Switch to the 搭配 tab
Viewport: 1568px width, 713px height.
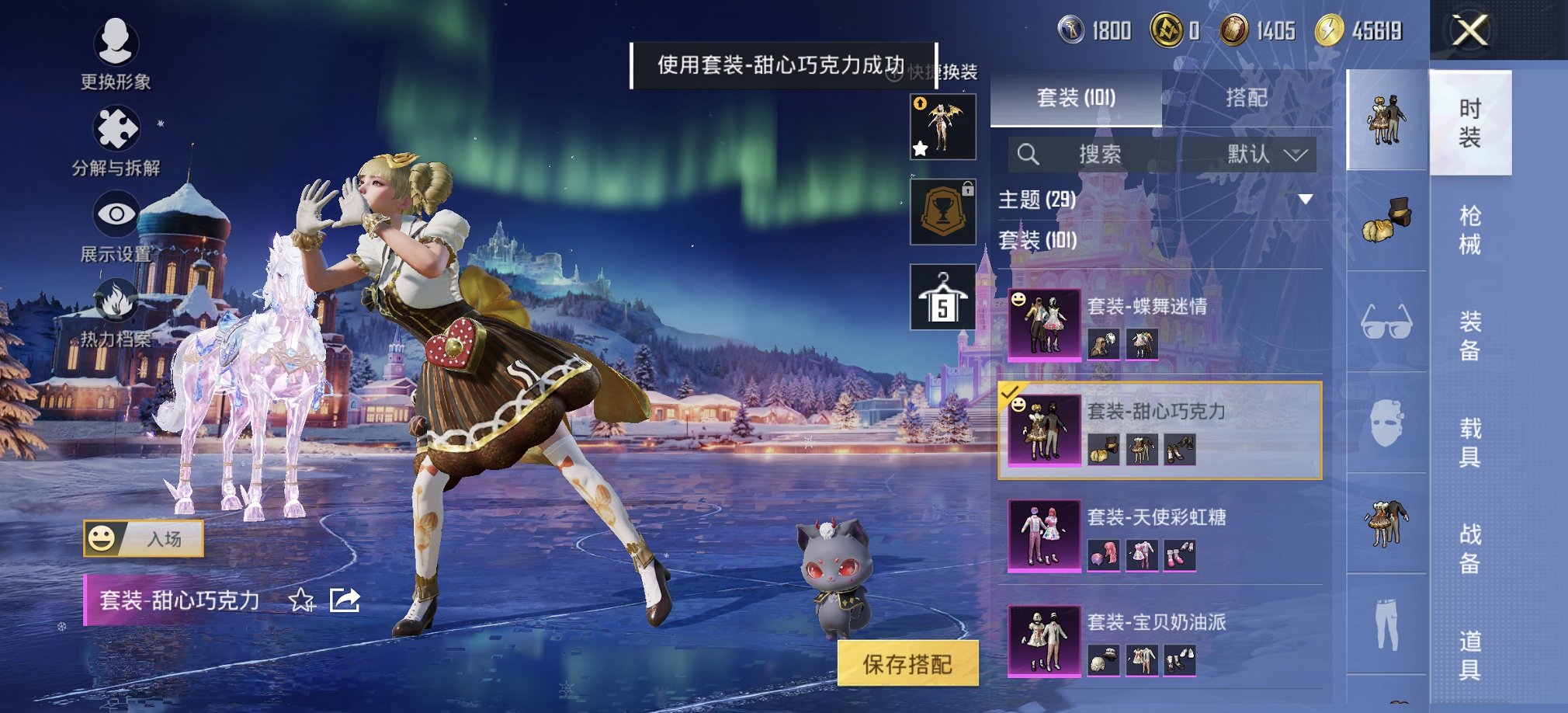[x=1246, y=97]
